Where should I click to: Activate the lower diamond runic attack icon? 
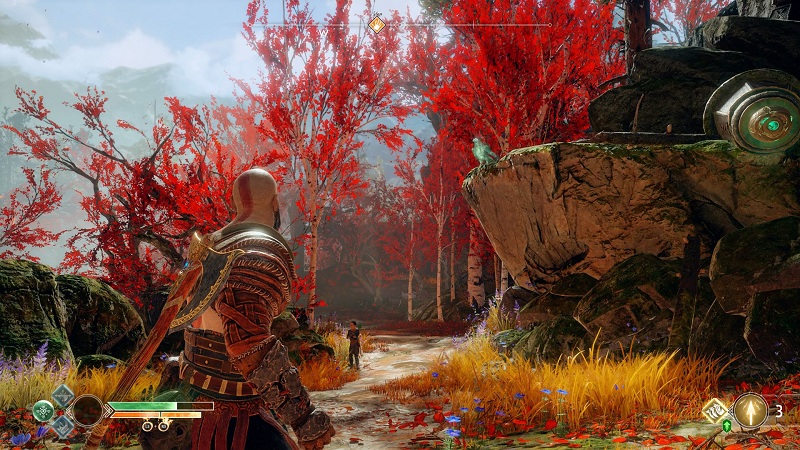coord(62,426)
